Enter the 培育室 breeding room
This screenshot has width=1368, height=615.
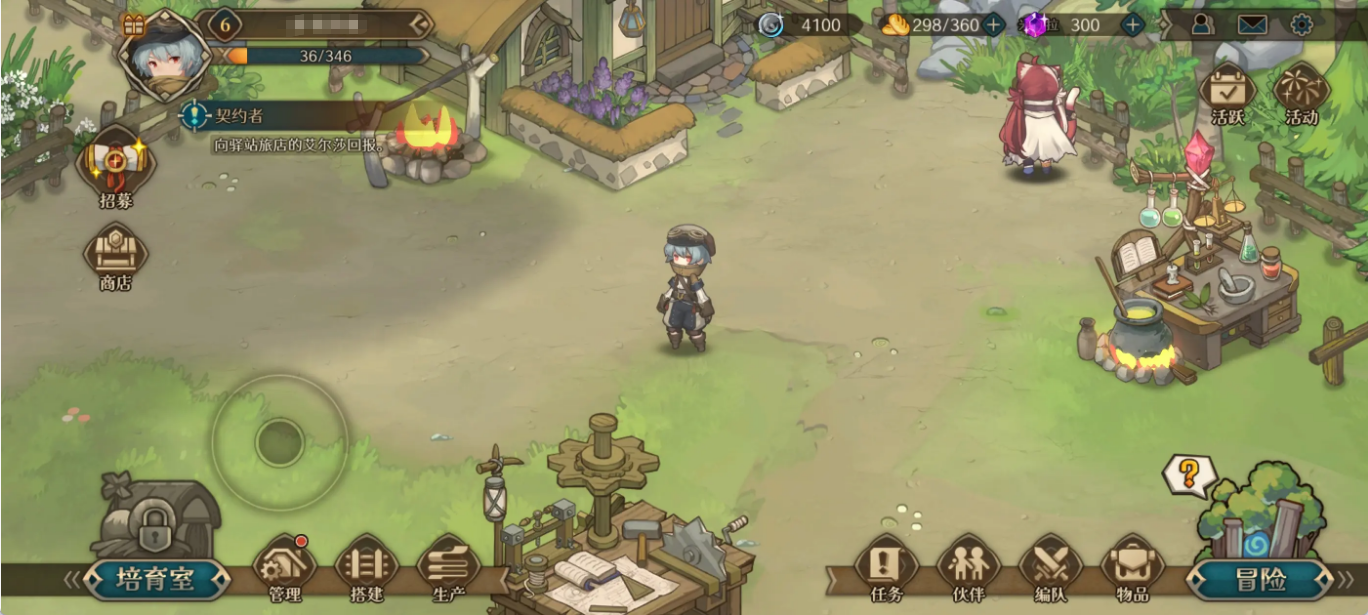(x=155, y=579)
